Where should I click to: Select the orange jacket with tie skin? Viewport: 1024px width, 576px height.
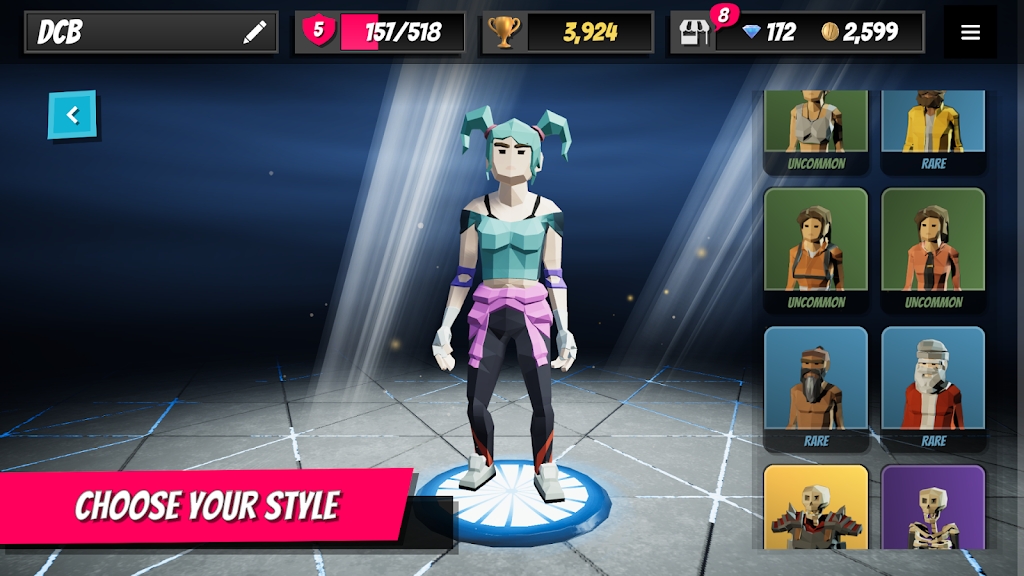pos(933,247)
